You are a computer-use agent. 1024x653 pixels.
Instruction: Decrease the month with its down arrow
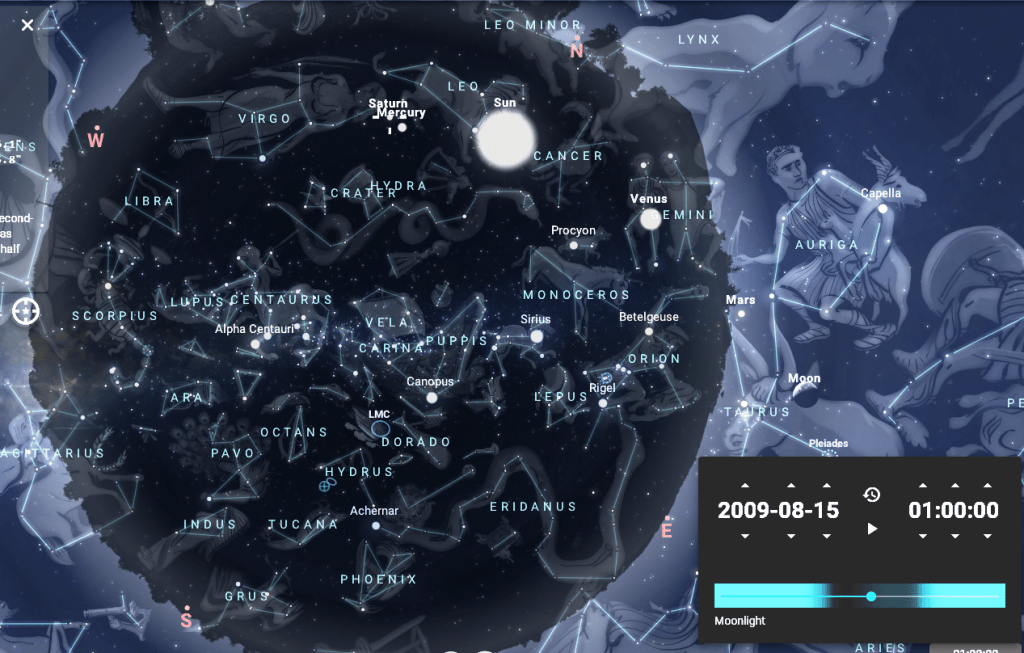tap(791, 536)
